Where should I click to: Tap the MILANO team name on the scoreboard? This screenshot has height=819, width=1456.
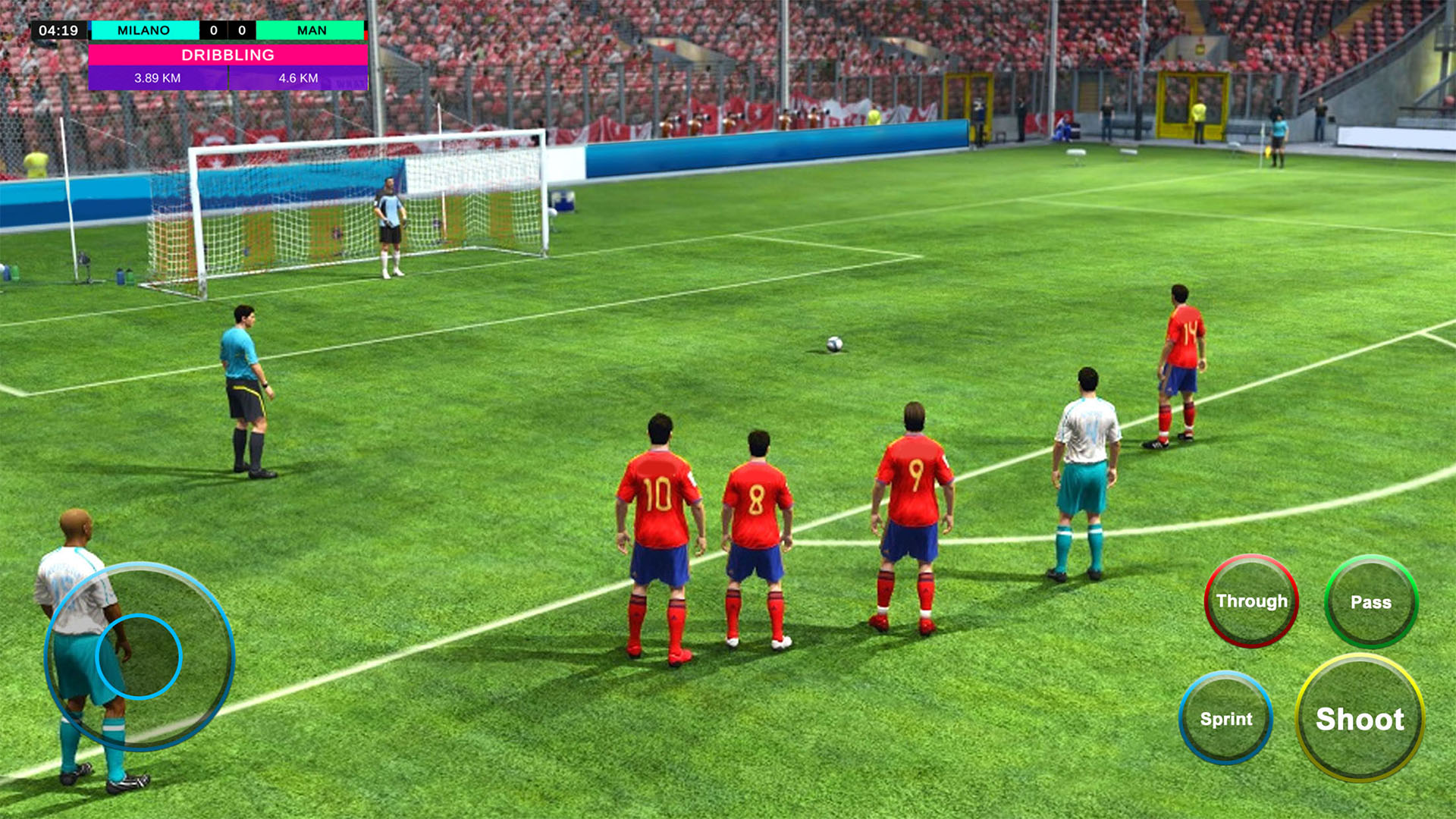point(143,30)
